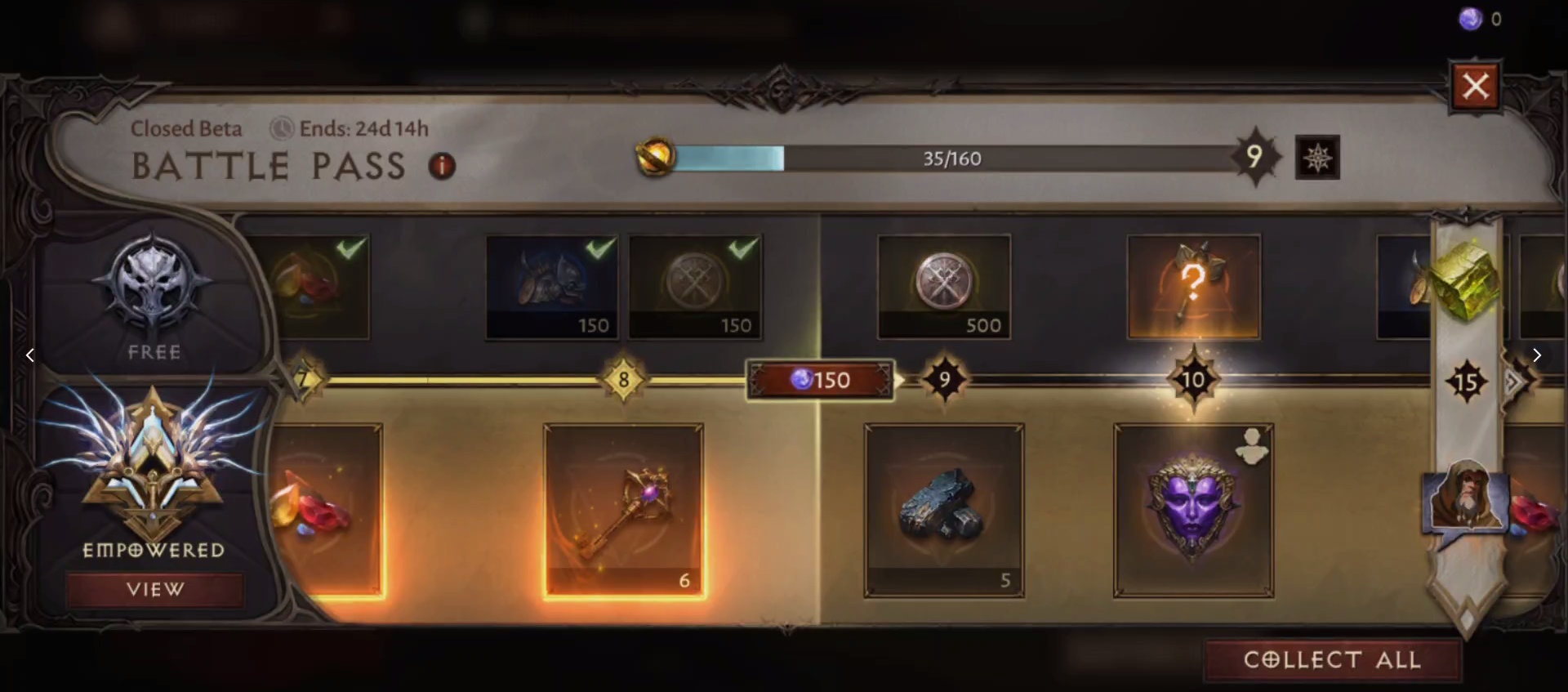The height and width of the screenshot is (692, 1568).
Task: Open the Empowered View button
Action: click(x=155, y=589)
